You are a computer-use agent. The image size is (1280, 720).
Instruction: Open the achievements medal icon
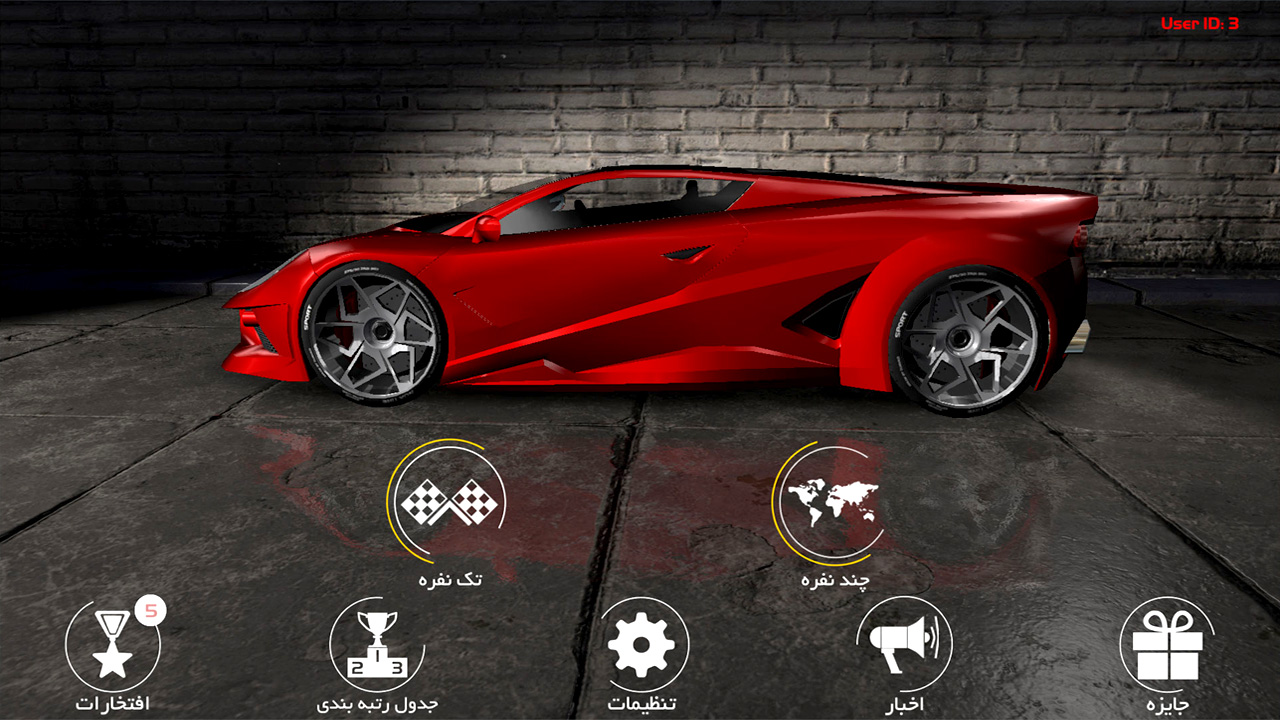[x=113, y=645]
